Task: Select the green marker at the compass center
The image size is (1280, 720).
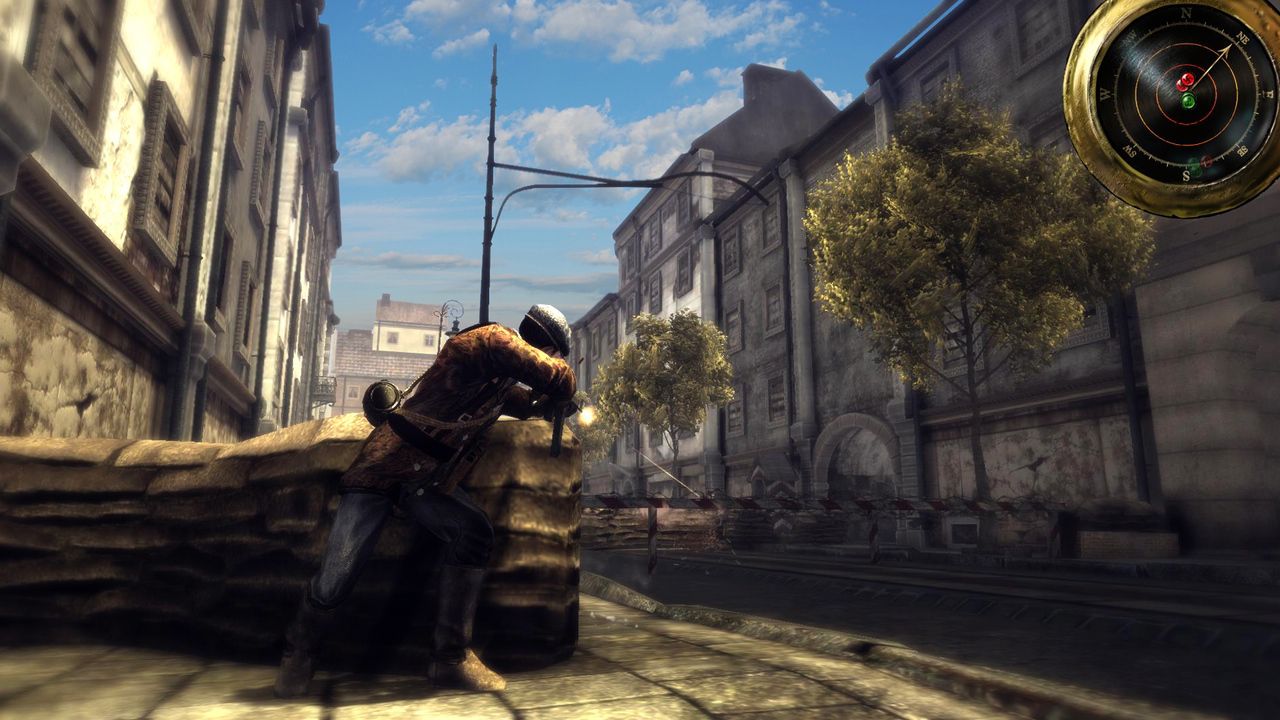Action: point(1188,101)
